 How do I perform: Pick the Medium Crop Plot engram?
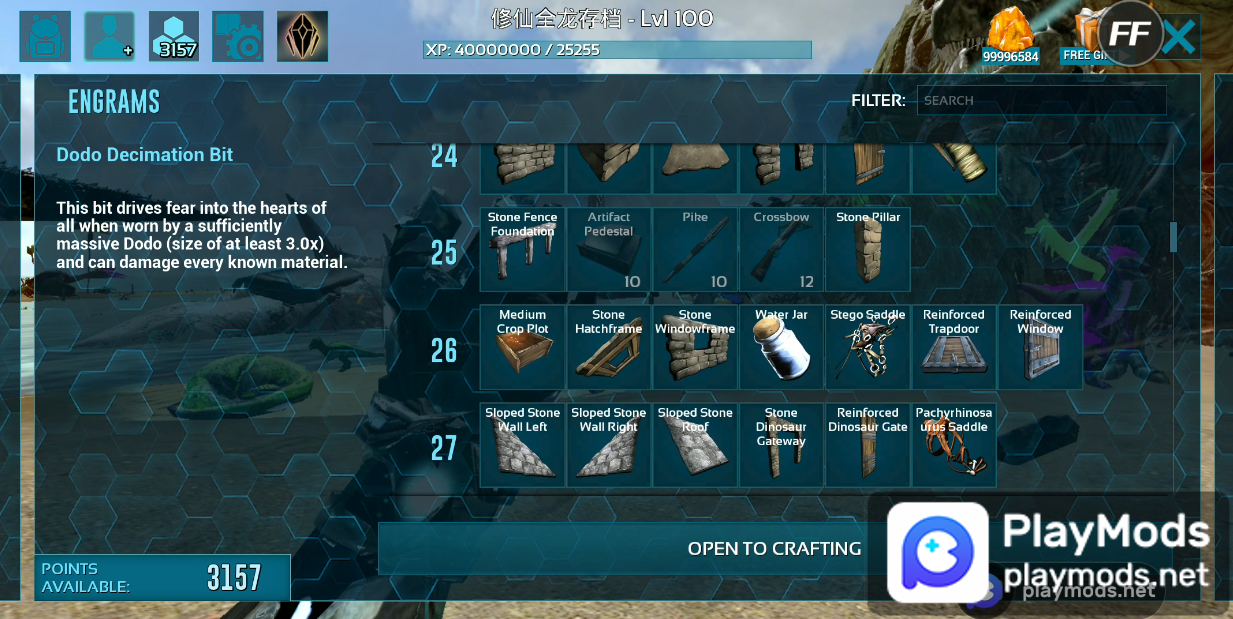(523, 347)
